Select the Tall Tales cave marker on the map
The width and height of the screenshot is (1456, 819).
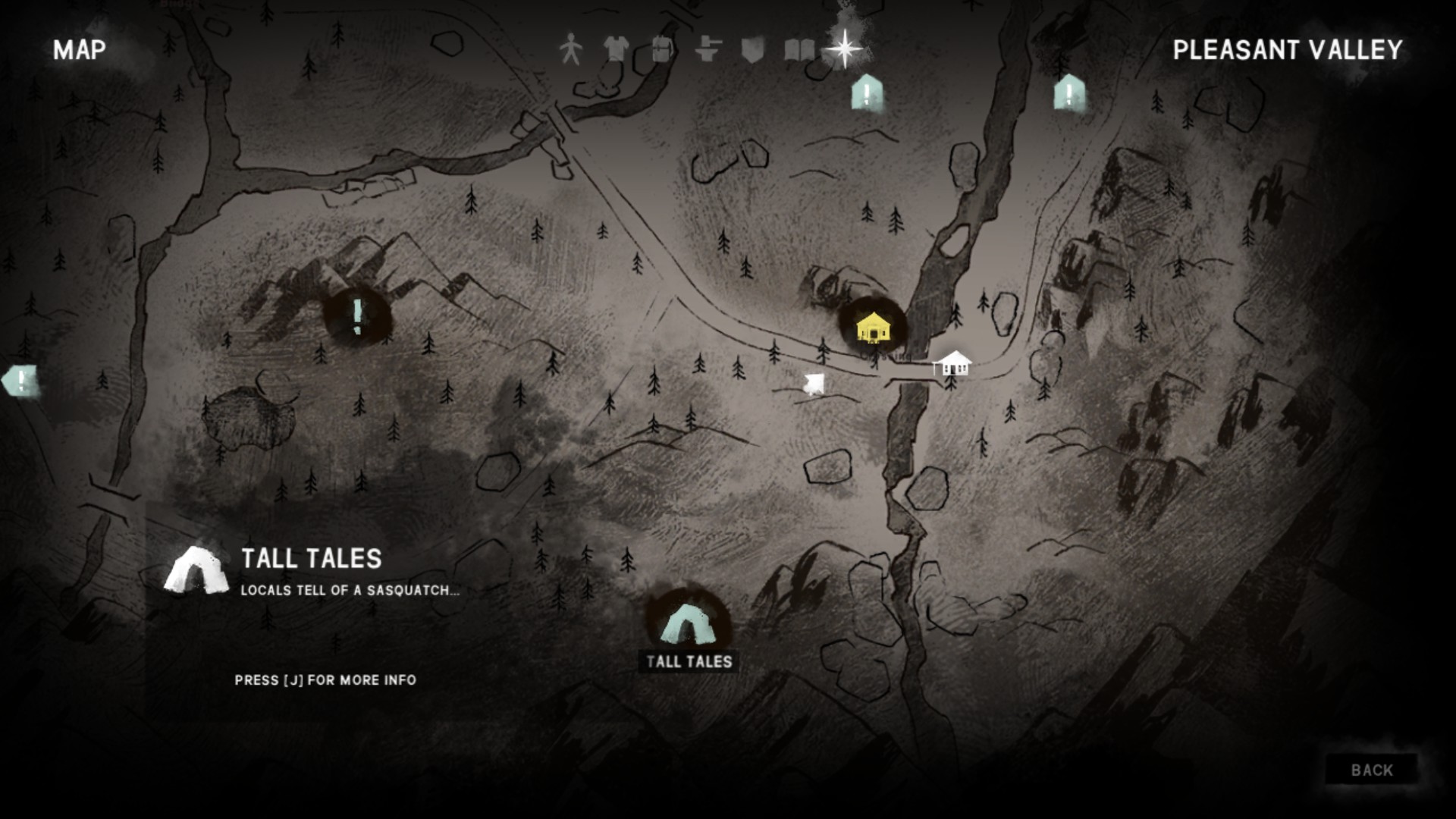(687, 625)
